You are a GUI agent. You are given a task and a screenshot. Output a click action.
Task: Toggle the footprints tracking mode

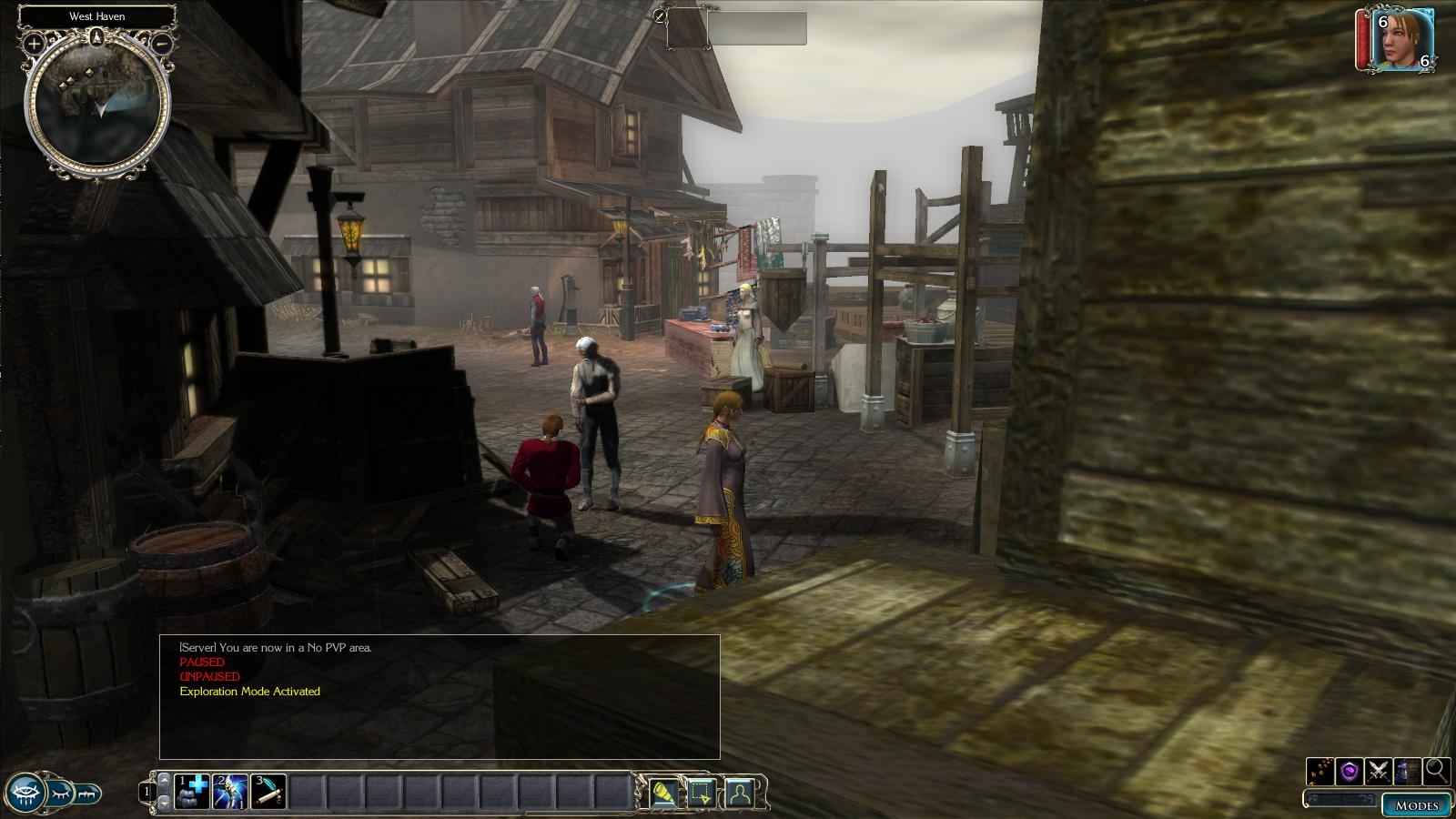click(x=1319, y=771)
